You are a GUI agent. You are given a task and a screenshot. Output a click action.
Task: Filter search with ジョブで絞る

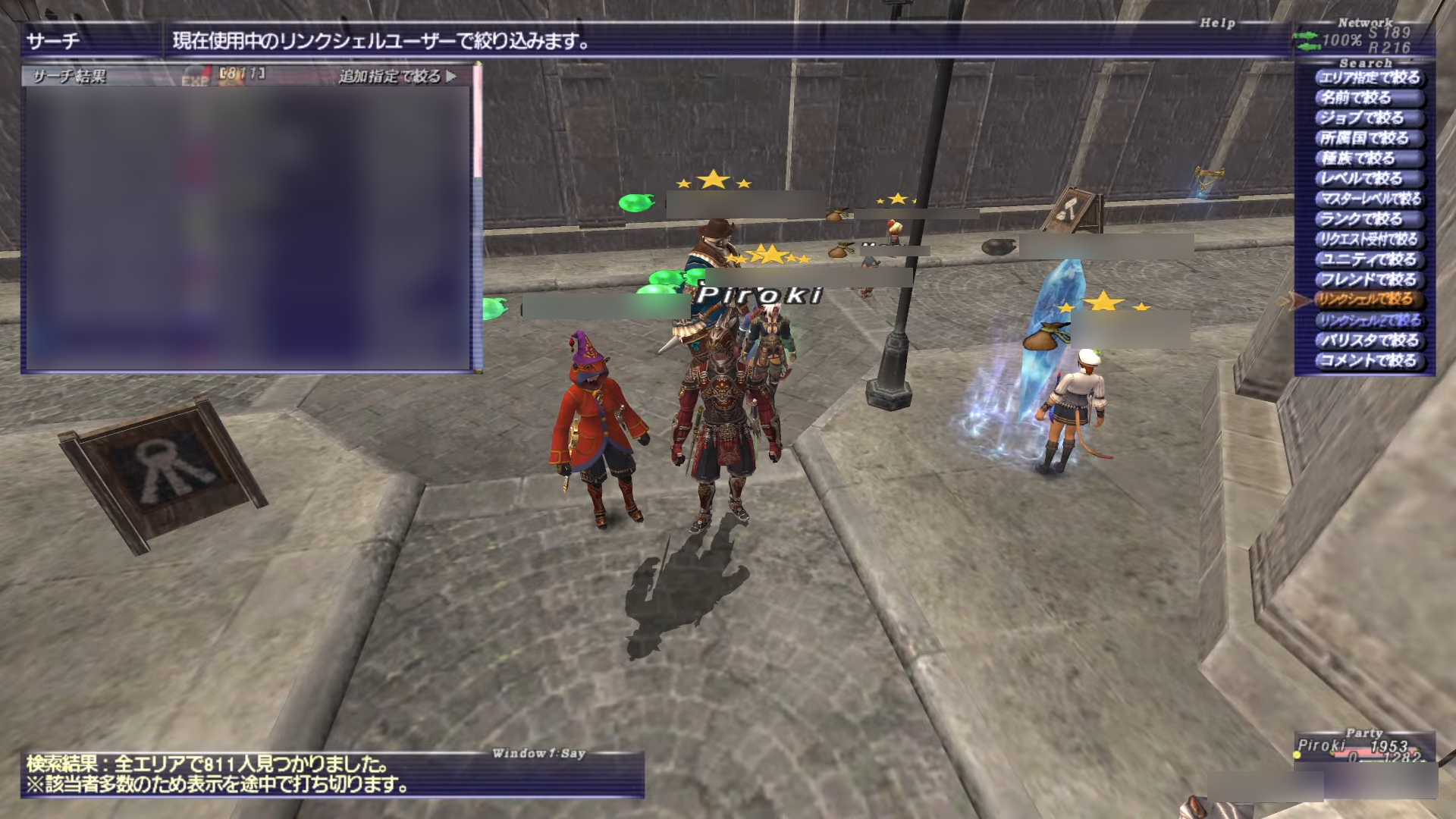click(x=1362, y=118)
